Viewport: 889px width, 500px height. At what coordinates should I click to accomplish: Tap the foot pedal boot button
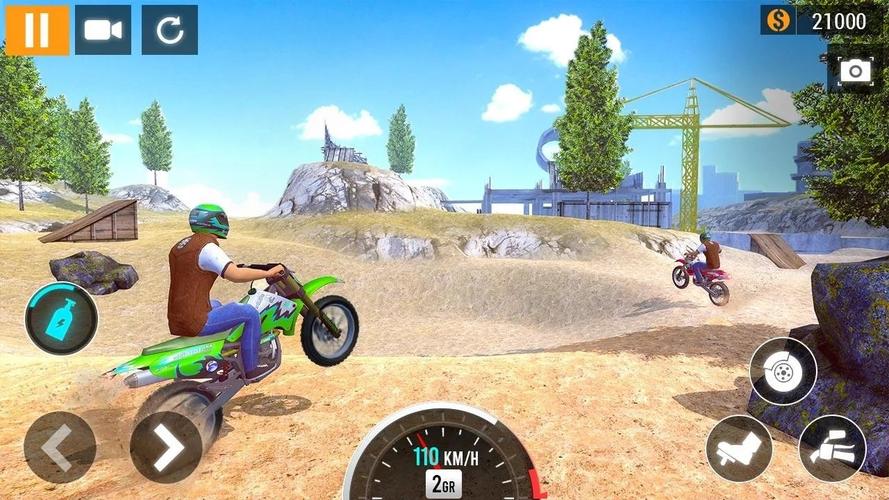739,448
